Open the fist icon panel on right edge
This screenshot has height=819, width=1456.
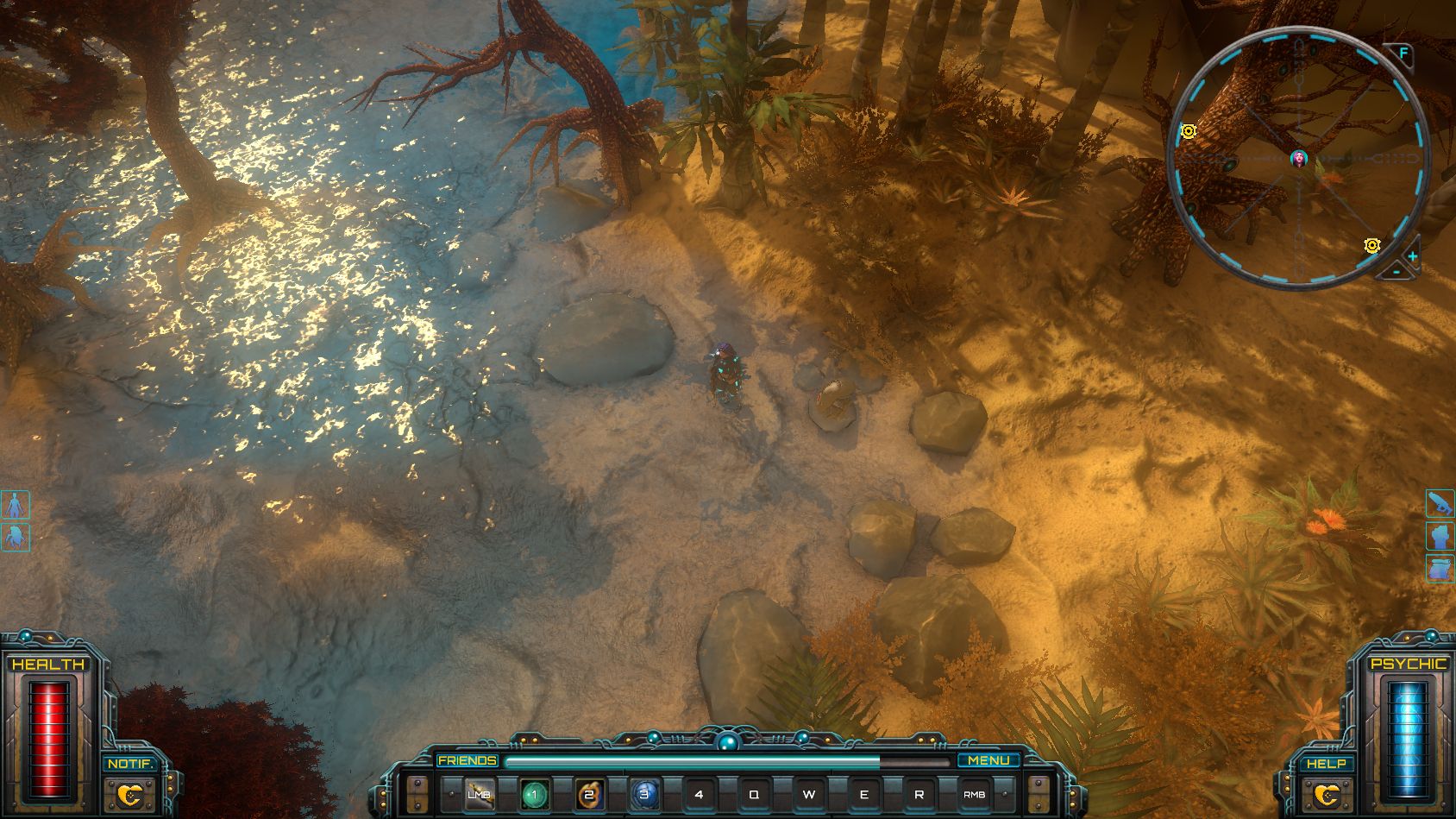click(1440, 536)
